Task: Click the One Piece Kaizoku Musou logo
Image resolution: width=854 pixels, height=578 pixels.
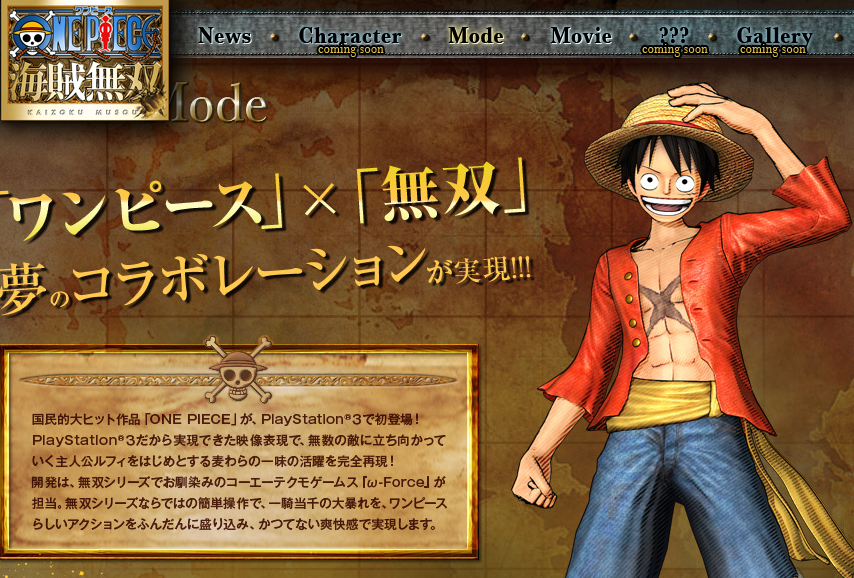Action: point(84,59)
